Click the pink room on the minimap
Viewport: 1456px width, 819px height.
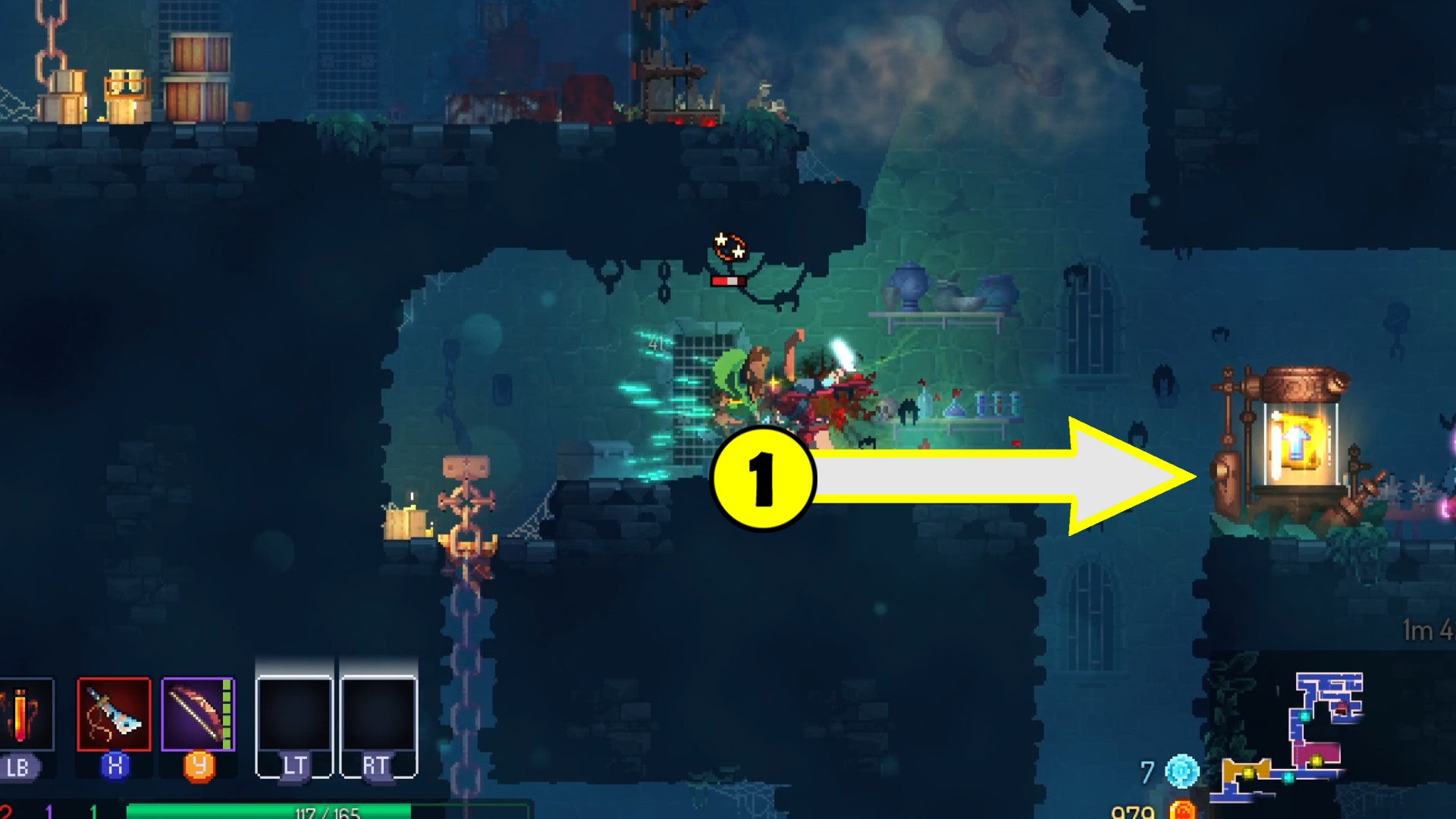point(1322,751)
